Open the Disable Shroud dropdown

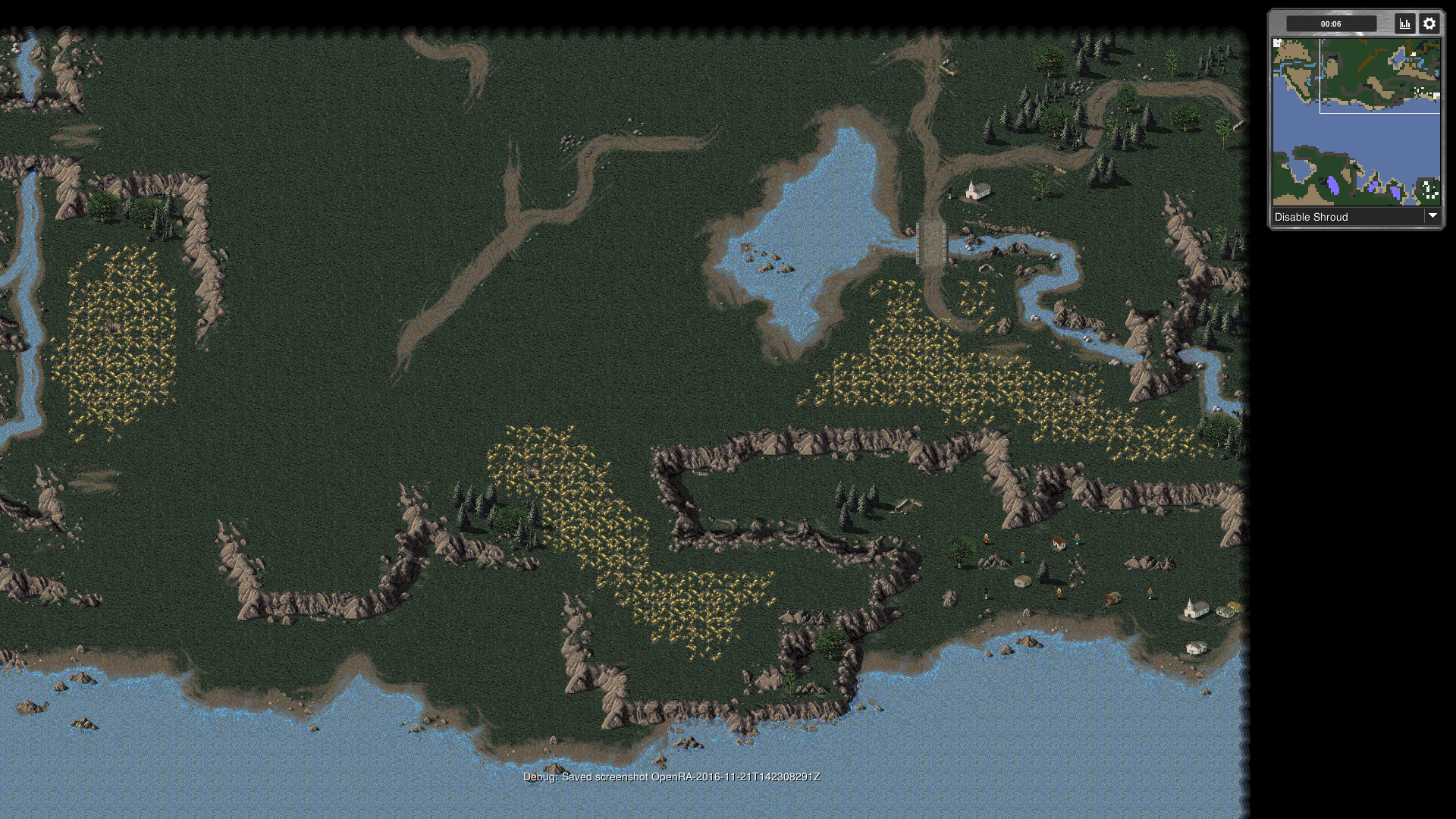pos(1356,217)
